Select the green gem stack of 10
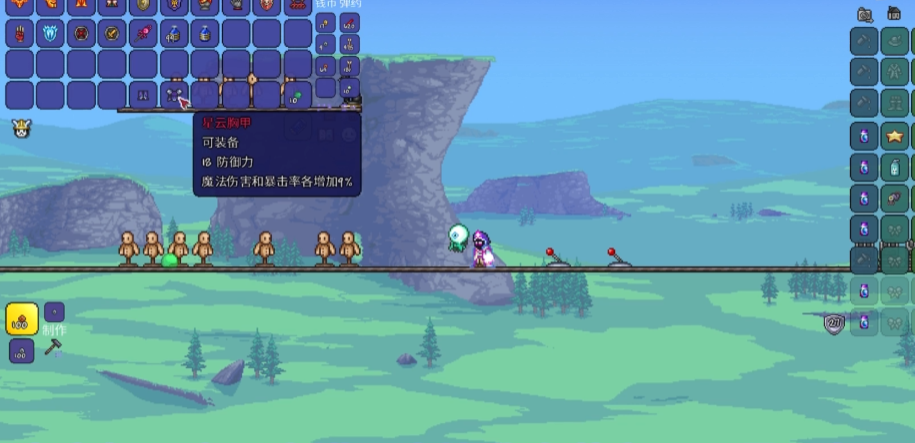 point(297,96)
